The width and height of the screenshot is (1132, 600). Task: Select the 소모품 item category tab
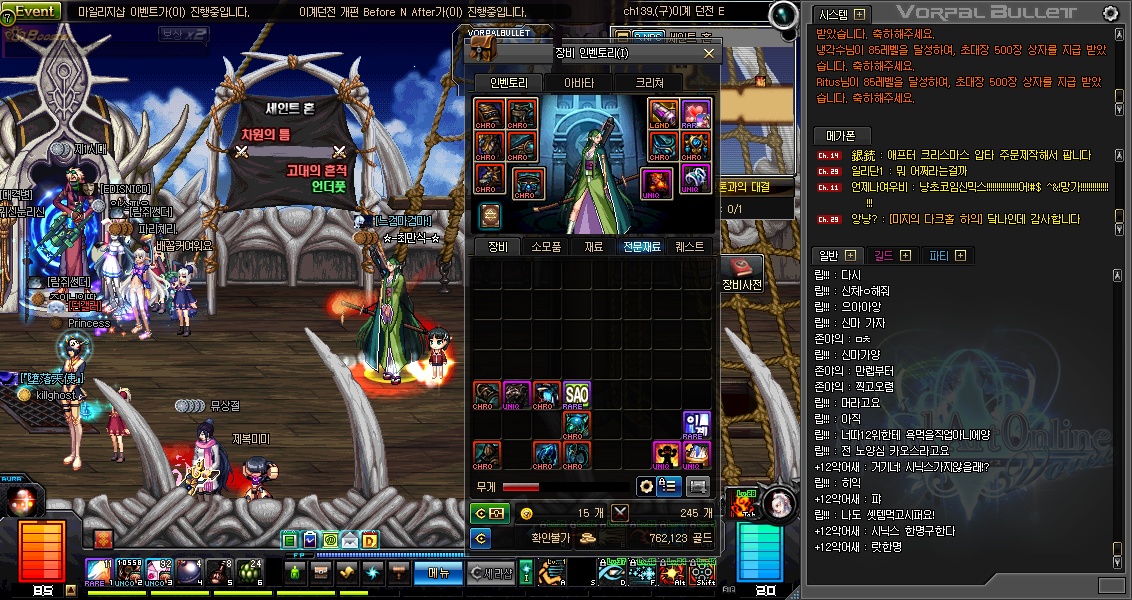pos(546,246)
